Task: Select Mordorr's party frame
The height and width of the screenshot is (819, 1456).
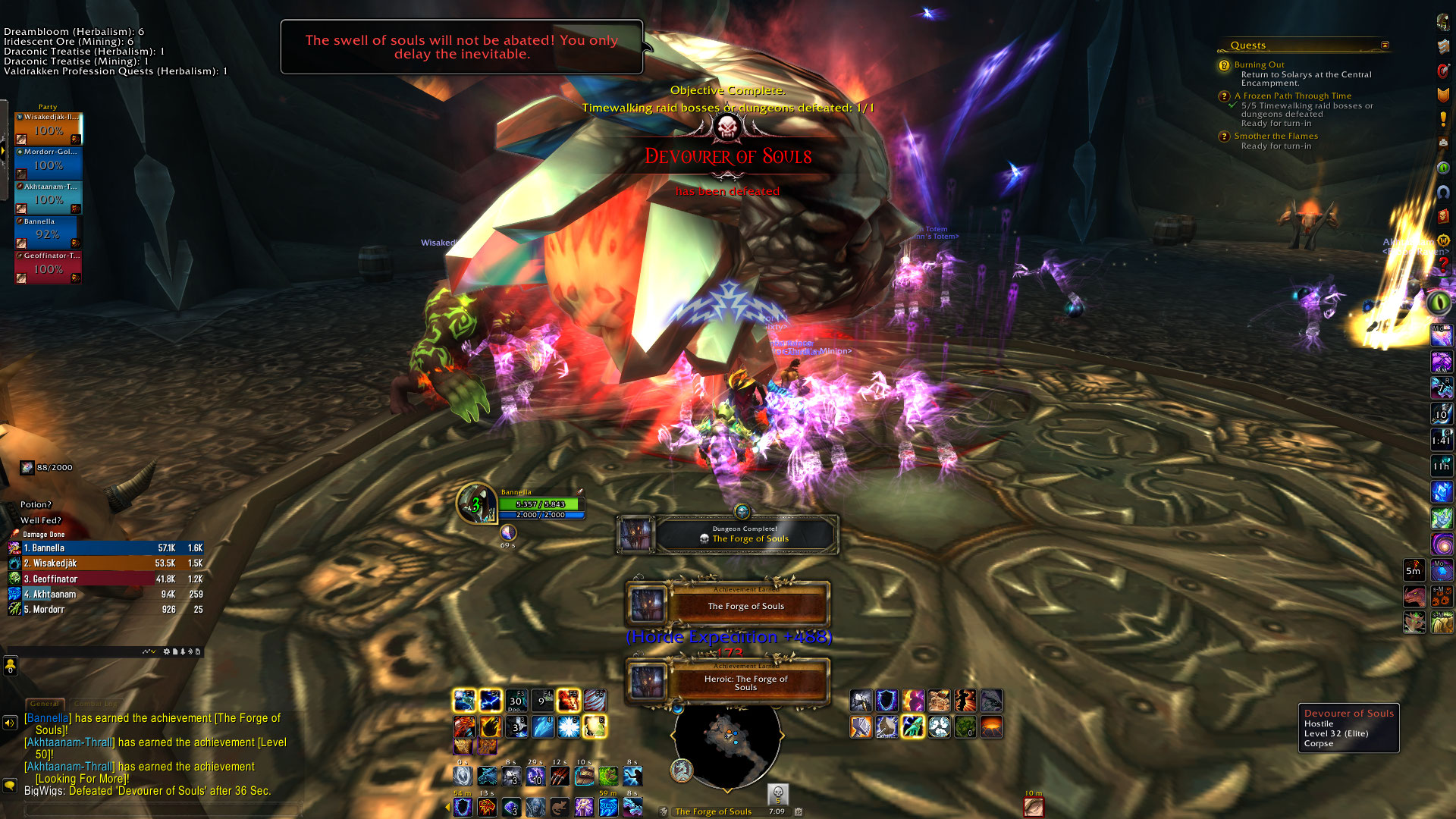Action: pos(48,164)
